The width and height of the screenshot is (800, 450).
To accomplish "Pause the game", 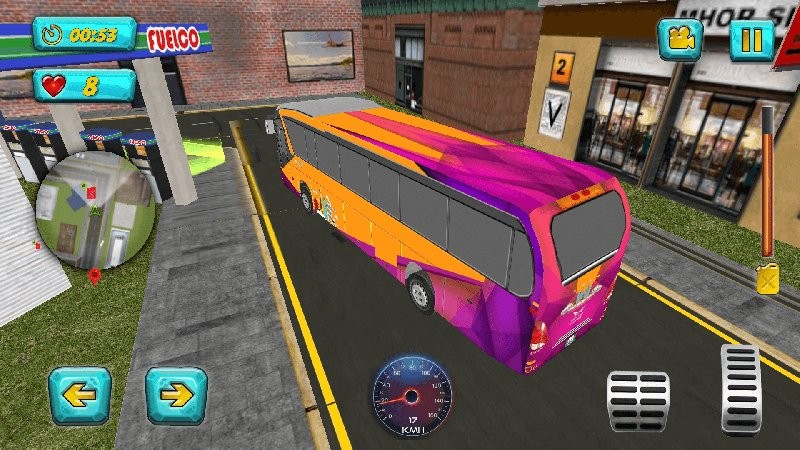I will pos(751,40).
